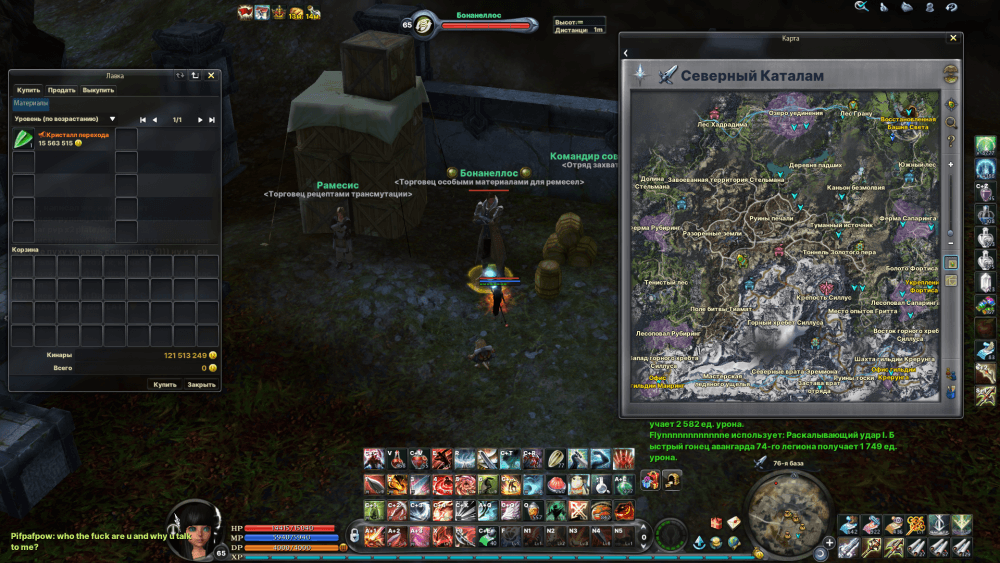Jump to the last shop page
1000x563 pixels.
[212, 119]
